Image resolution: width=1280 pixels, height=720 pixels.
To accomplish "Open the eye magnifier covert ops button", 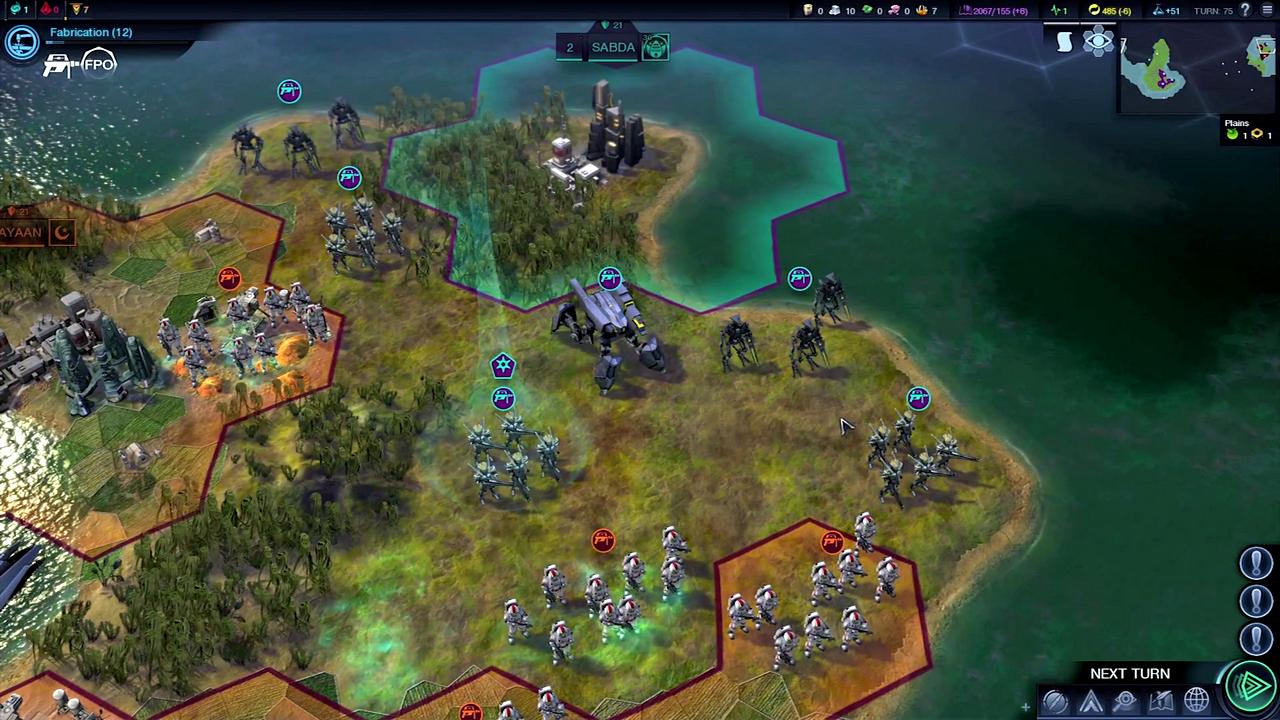I will pos(1125,701).
